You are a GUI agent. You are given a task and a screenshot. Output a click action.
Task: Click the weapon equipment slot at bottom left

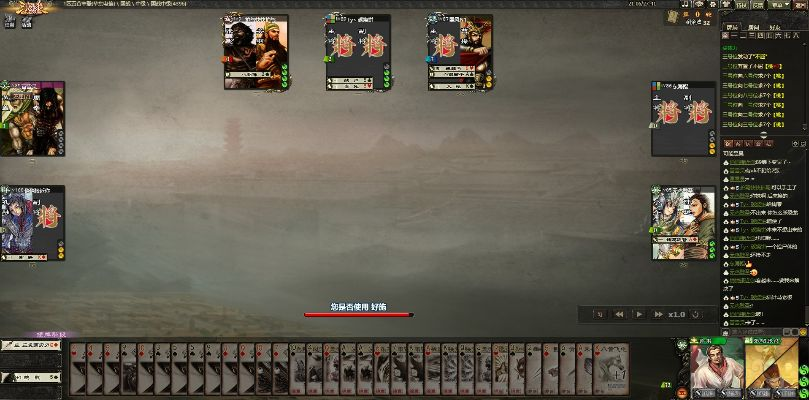point(32,346)
